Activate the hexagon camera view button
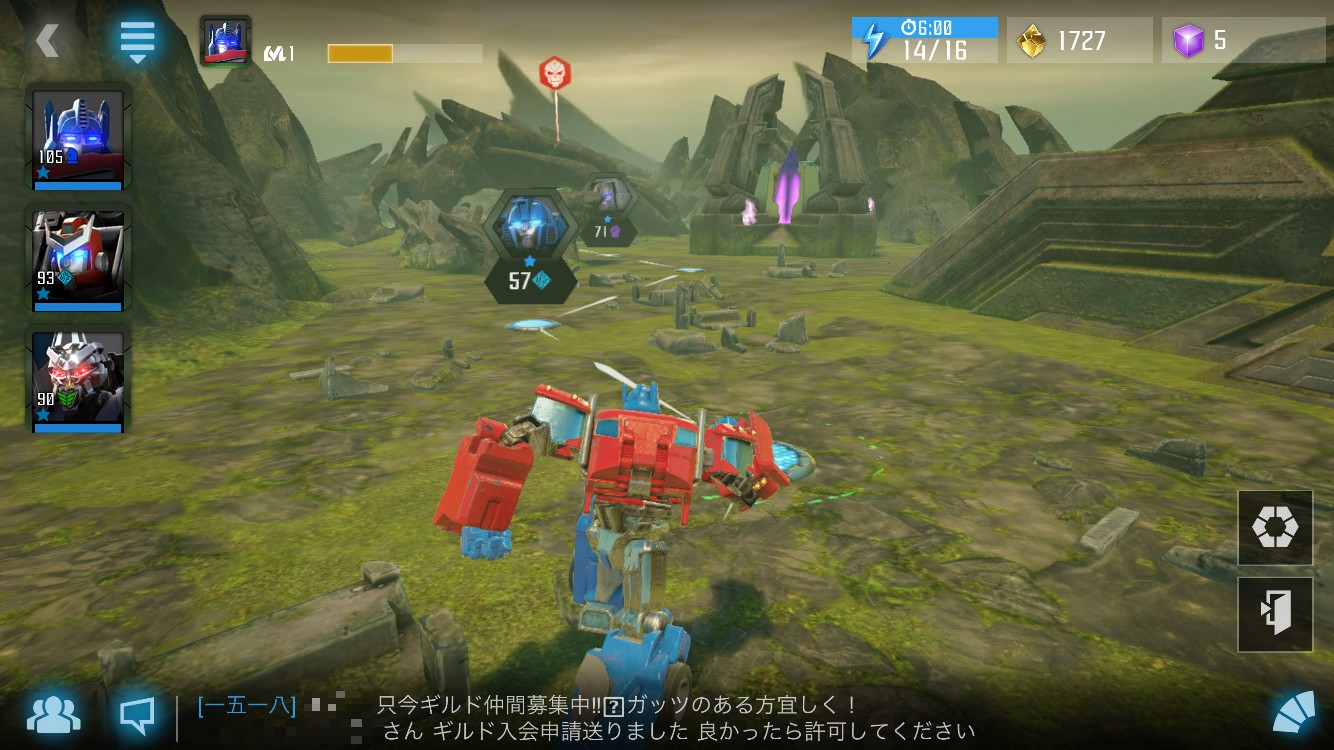The height and width of the screenshot is (750, 1334). [1275, 528]
